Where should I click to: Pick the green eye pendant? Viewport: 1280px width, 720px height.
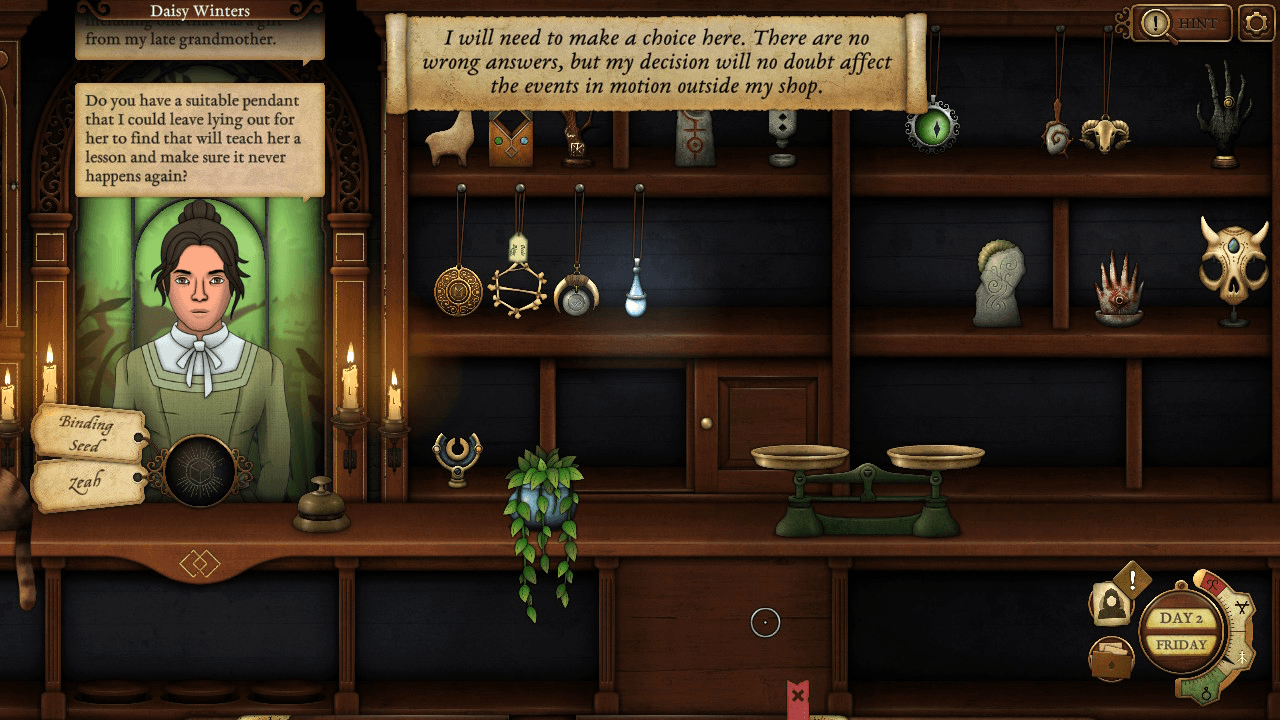[933, 126]
